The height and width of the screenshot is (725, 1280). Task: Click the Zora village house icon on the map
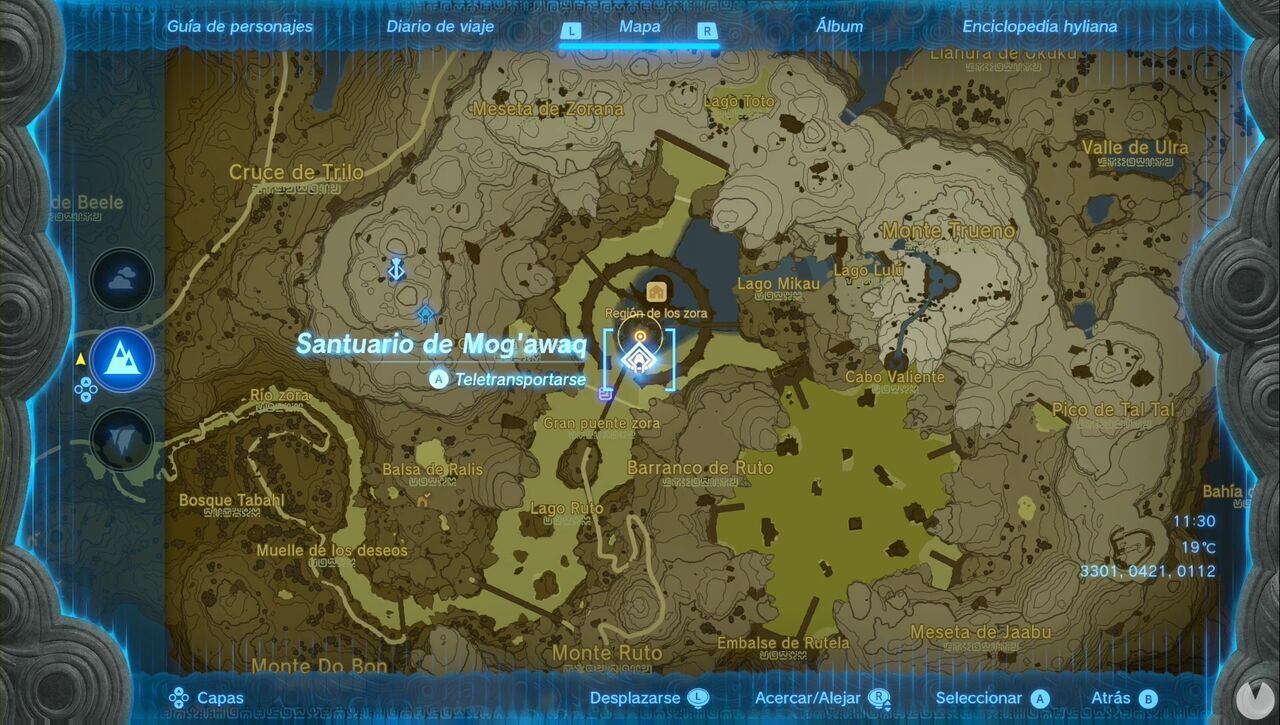(656, 291)
